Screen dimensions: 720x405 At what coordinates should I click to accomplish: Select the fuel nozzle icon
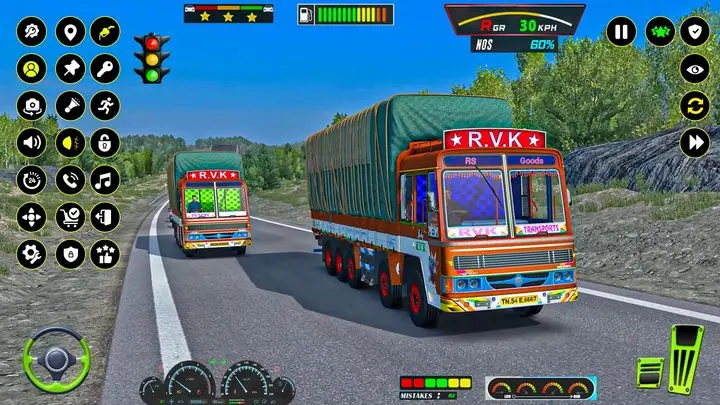105,31
